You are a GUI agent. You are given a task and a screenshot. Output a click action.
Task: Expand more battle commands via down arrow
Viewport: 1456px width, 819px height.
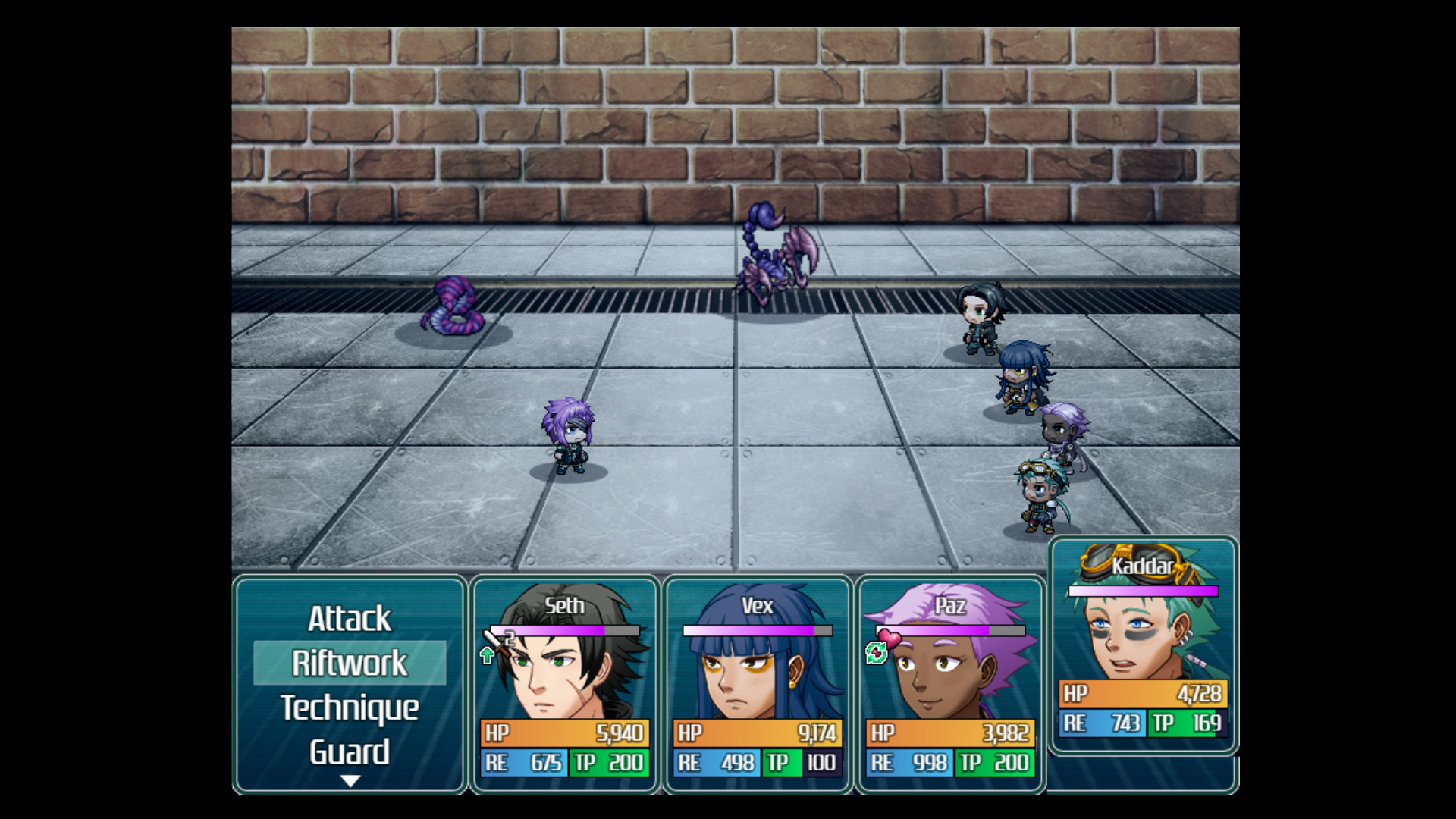[x=350, y=779]
